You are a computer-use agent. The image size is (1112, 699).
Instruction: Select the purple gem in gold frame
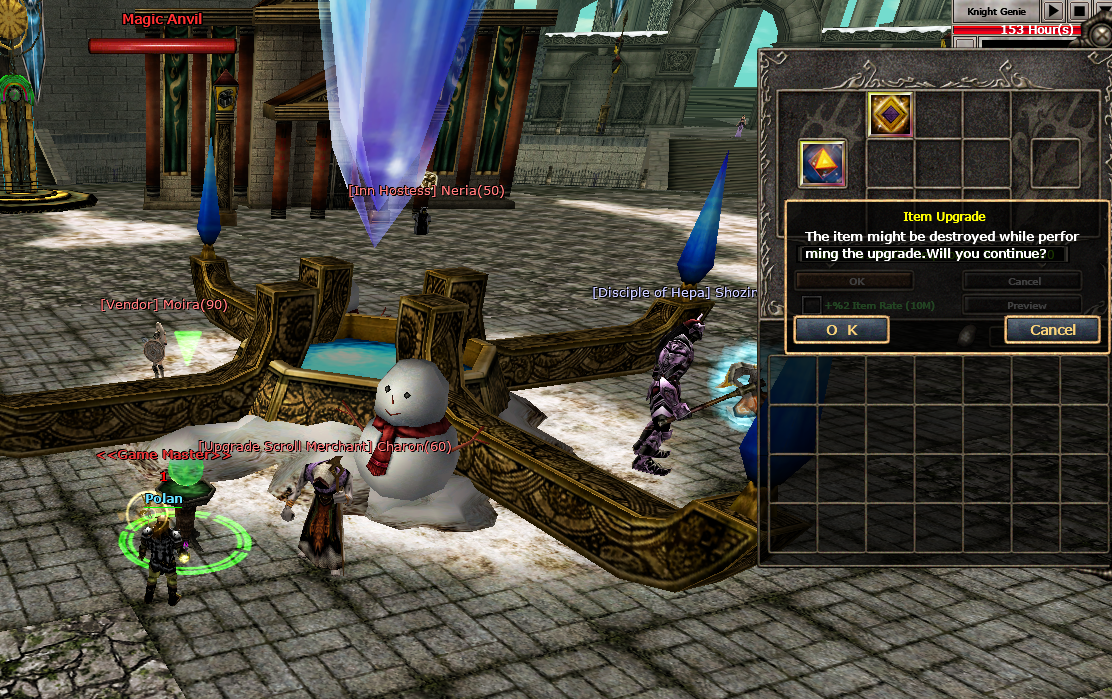[889, 115]
